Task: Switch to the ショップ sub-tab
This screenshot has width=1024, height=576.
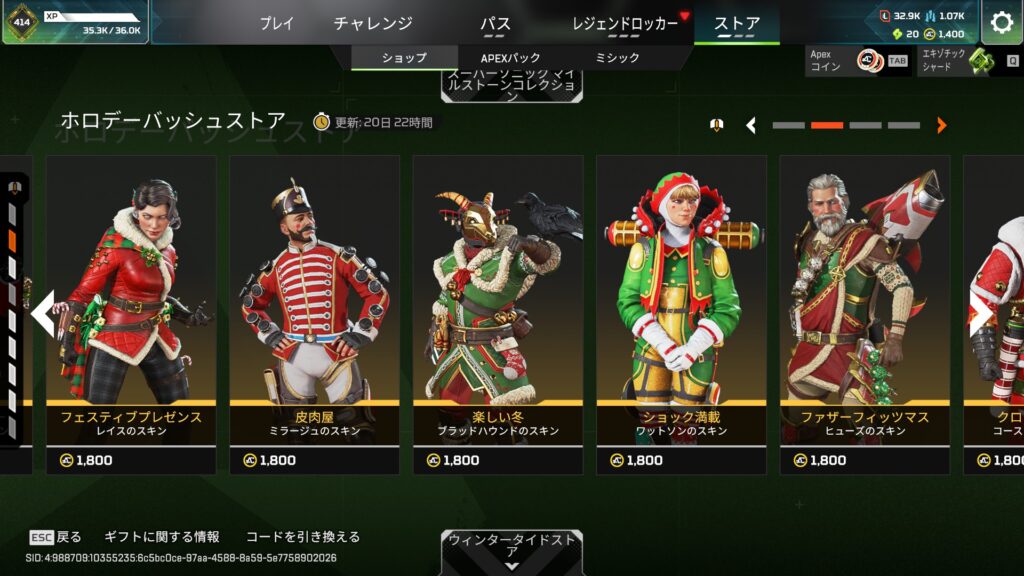Action: (x=404, y=58)
